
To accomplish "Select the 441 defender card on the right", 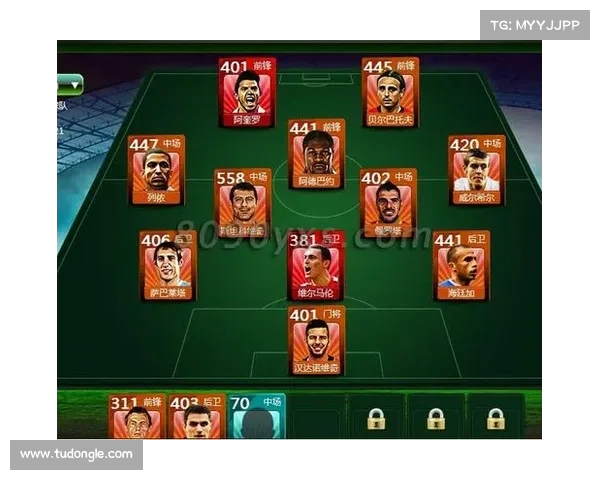I will [461, 265].
